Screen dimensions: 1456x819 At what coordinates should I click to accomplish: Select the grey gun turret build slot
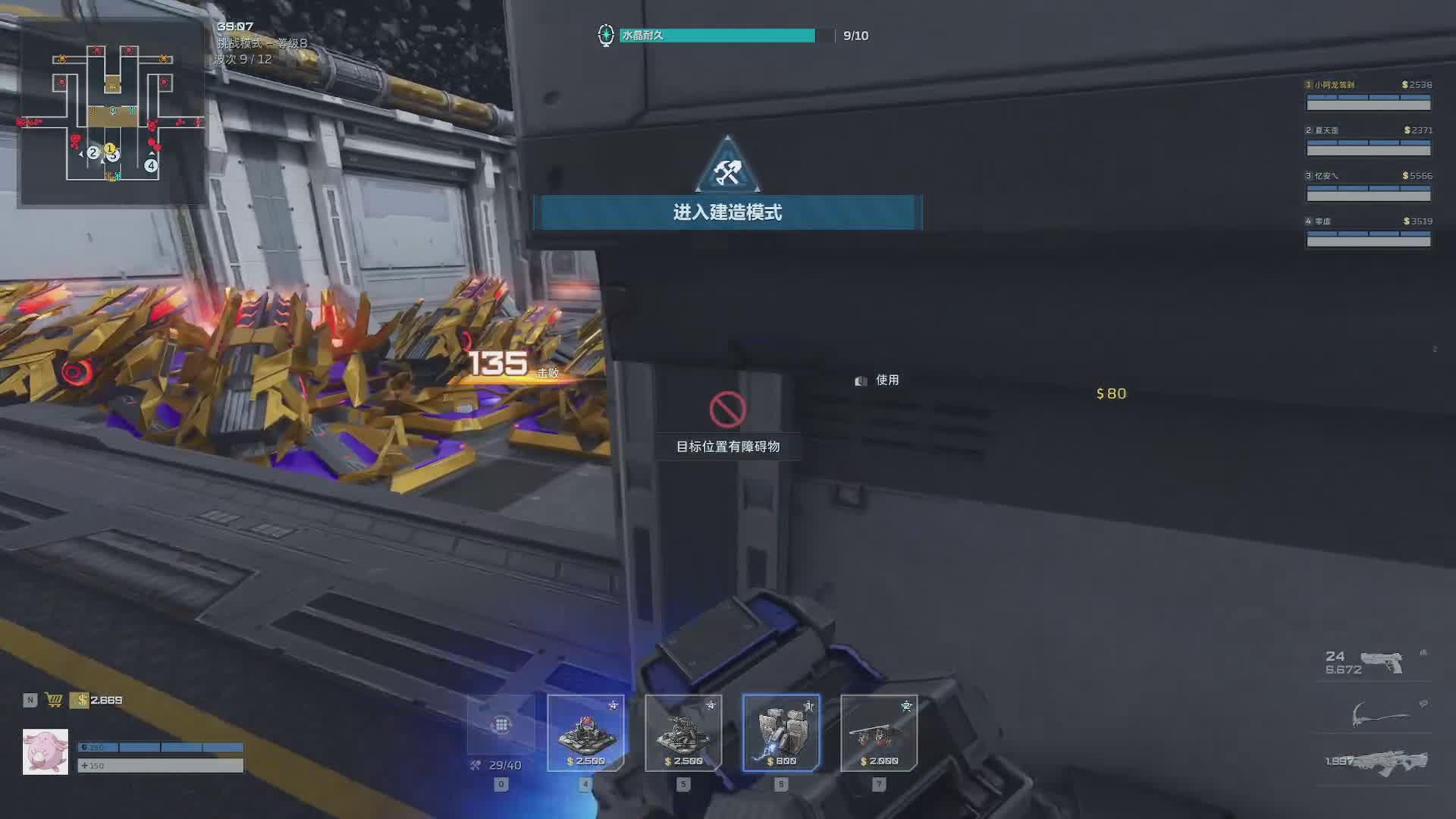[683, 733]
